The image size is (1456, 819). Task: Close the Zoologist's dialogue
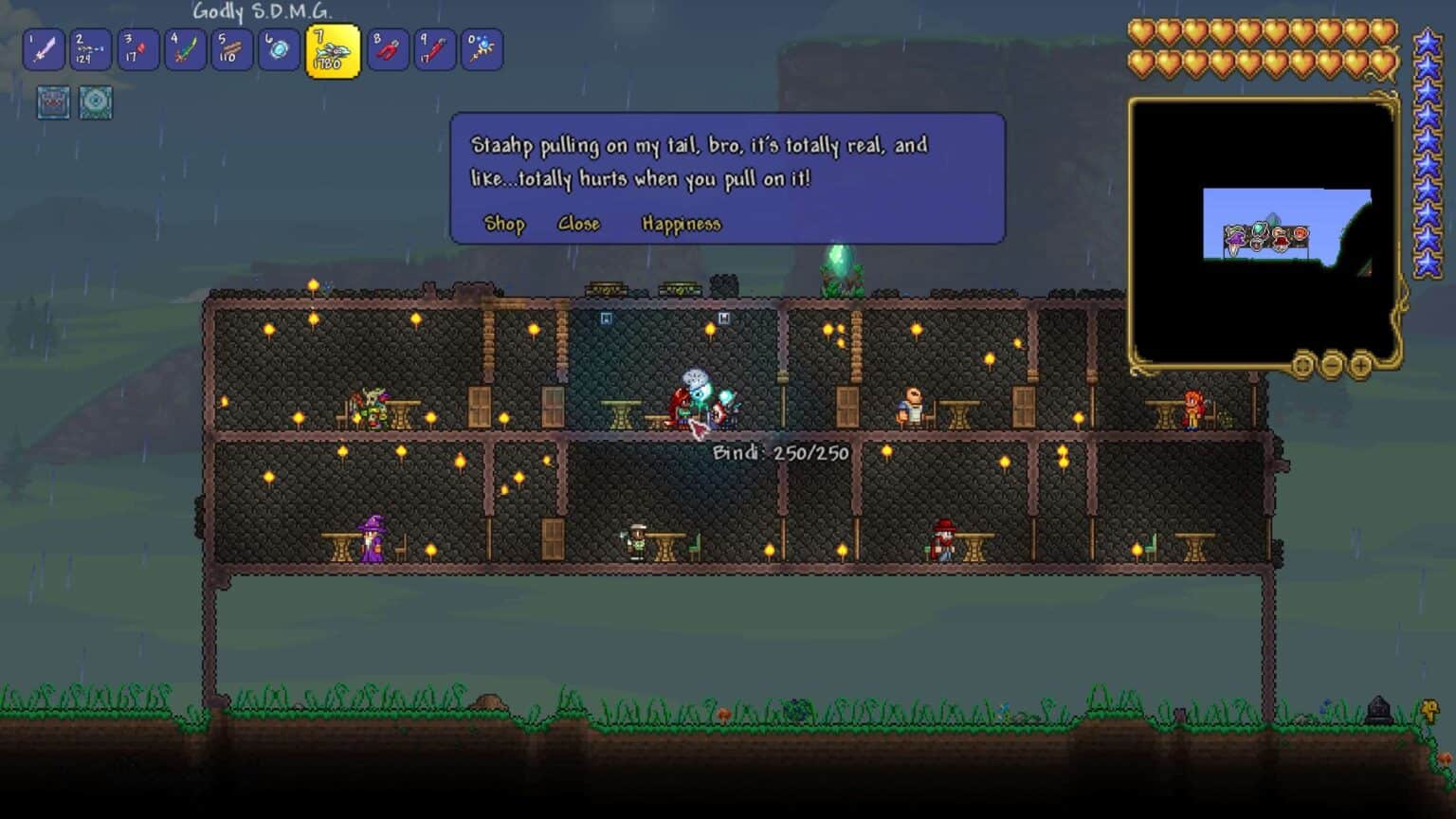(578, 224)
